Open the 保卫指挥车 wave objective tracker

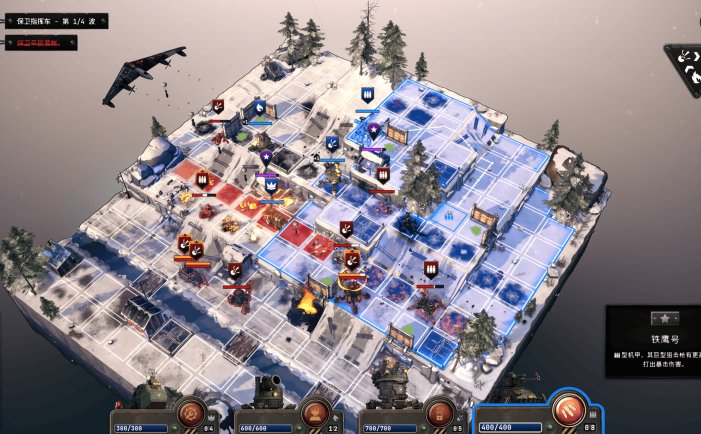tap(55, 21)
